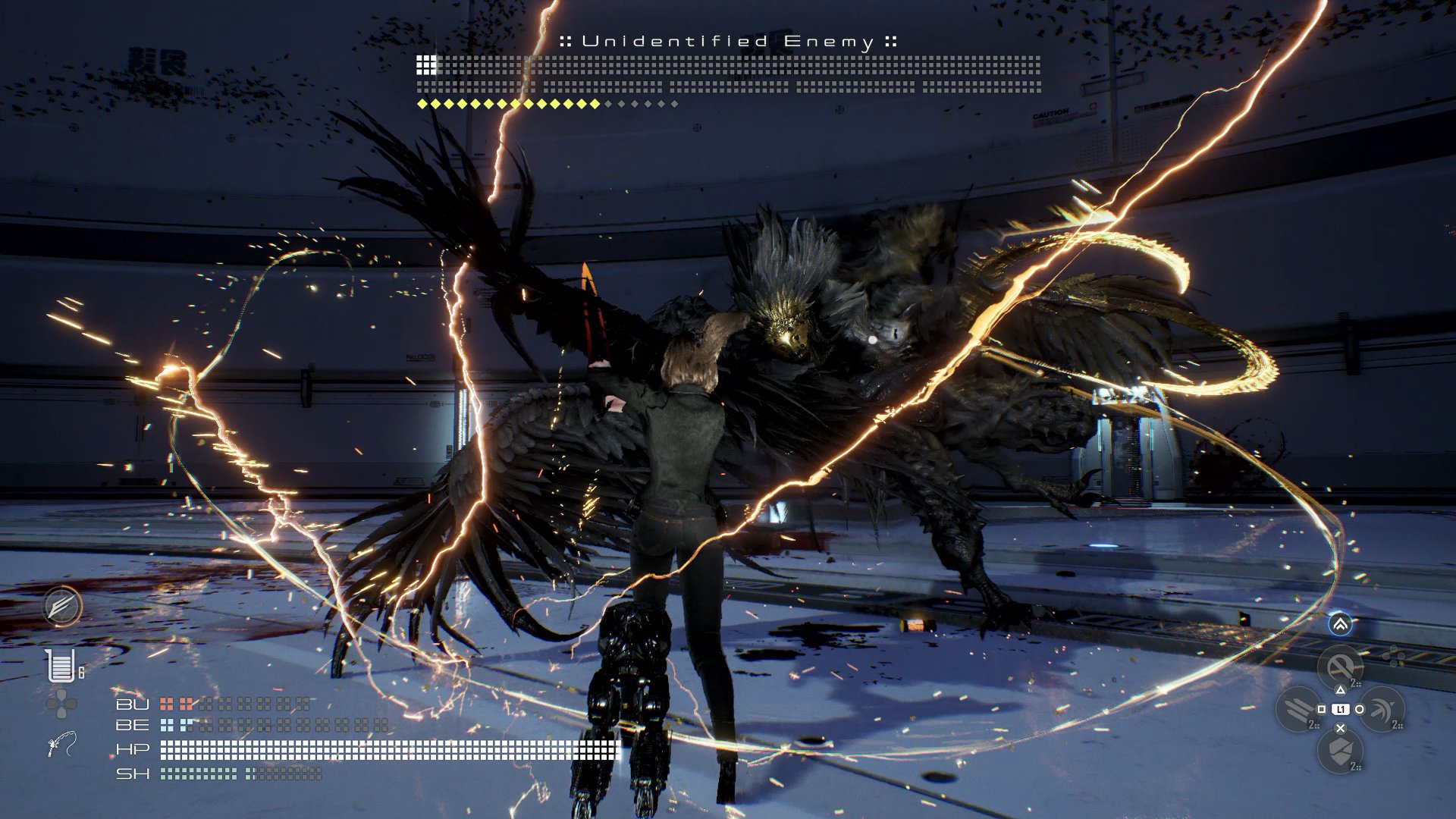The height and width of the screenshot is (819, 1456).
Task: Activate the circular slash skill icon
Action: (x=1340, y=667)
